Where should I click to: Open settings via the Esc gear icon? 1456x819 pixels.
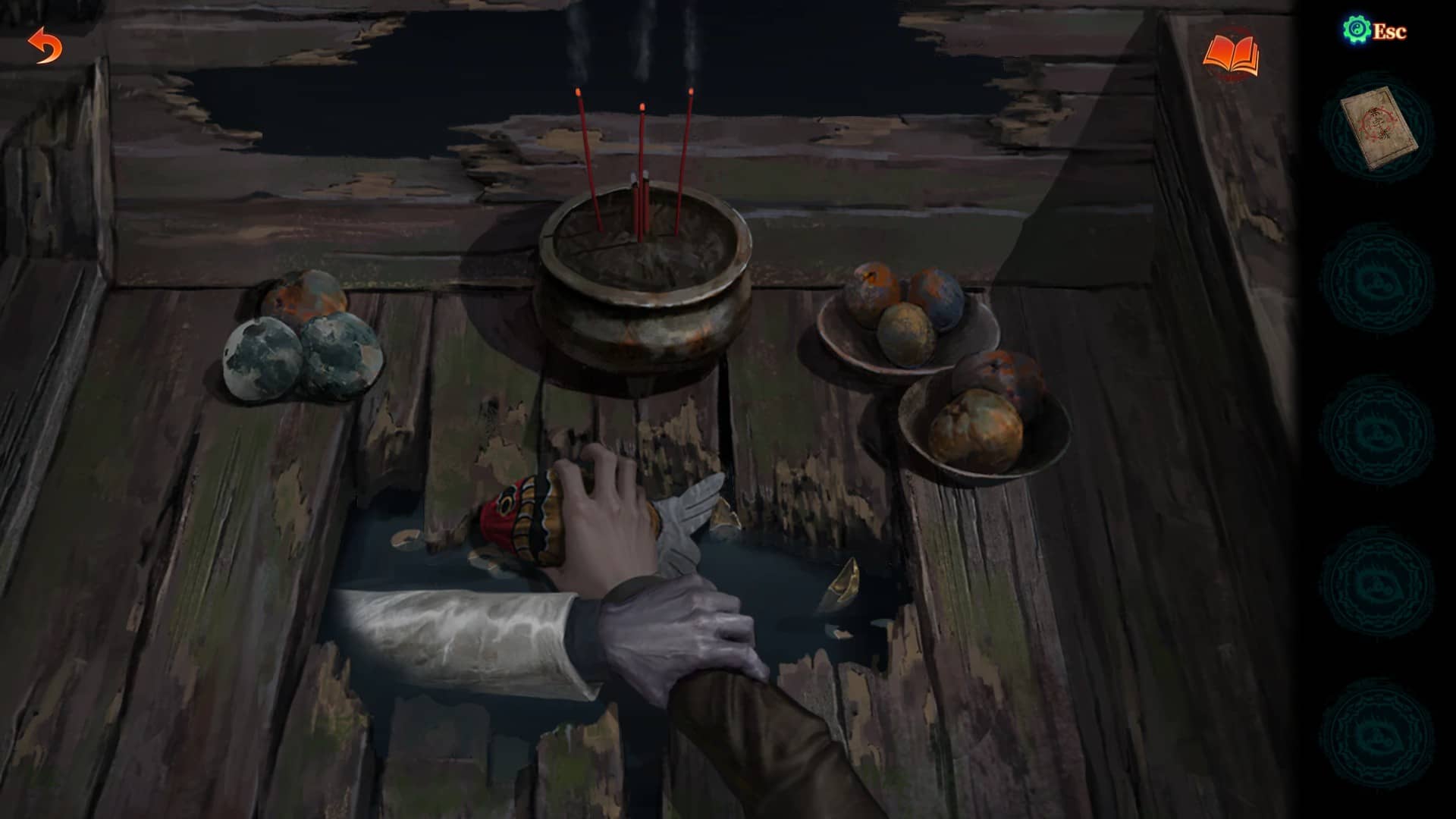[1355, 30]
